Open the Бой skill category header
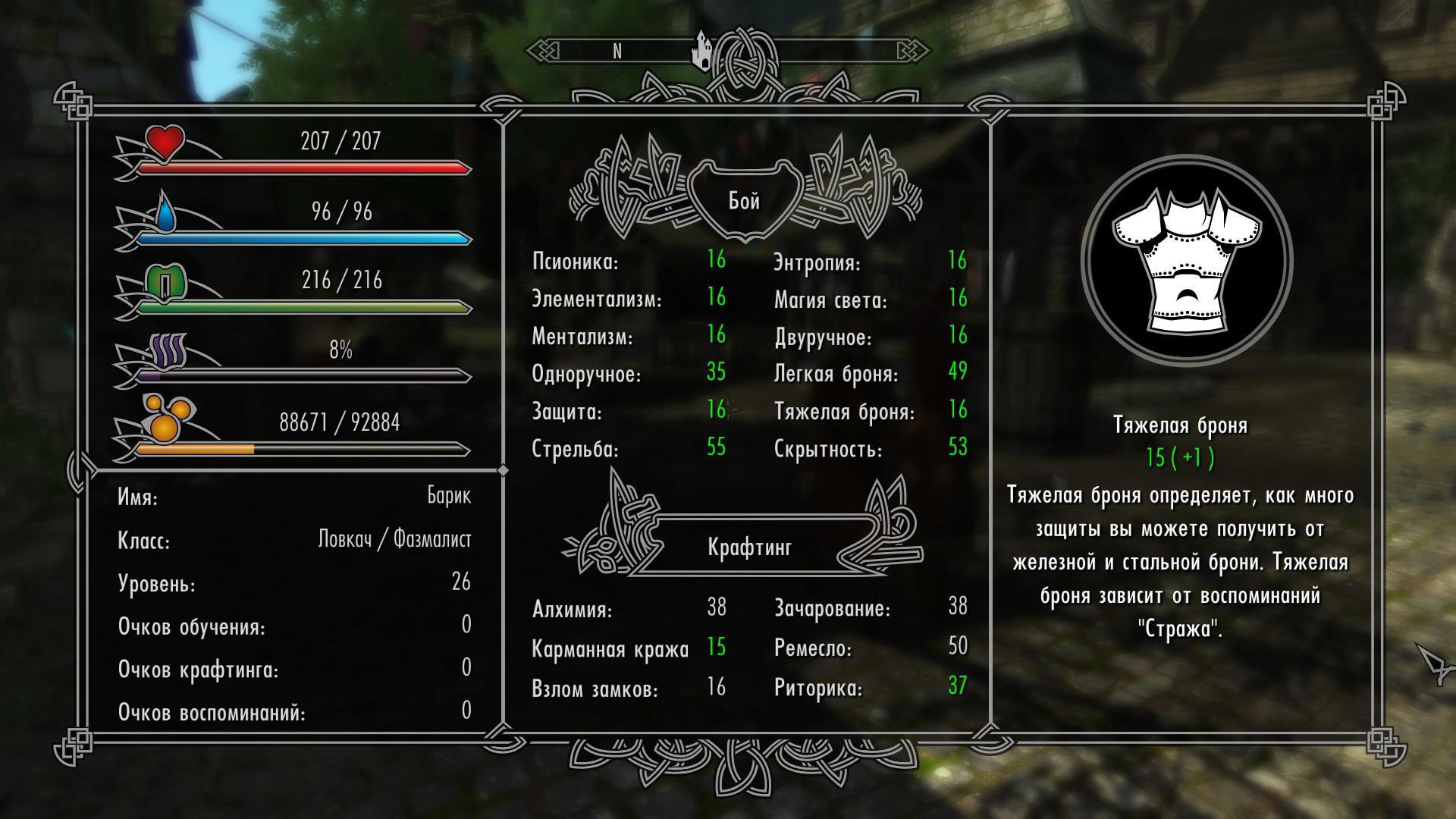This screenshot has height=819, width=1456. 744,201
